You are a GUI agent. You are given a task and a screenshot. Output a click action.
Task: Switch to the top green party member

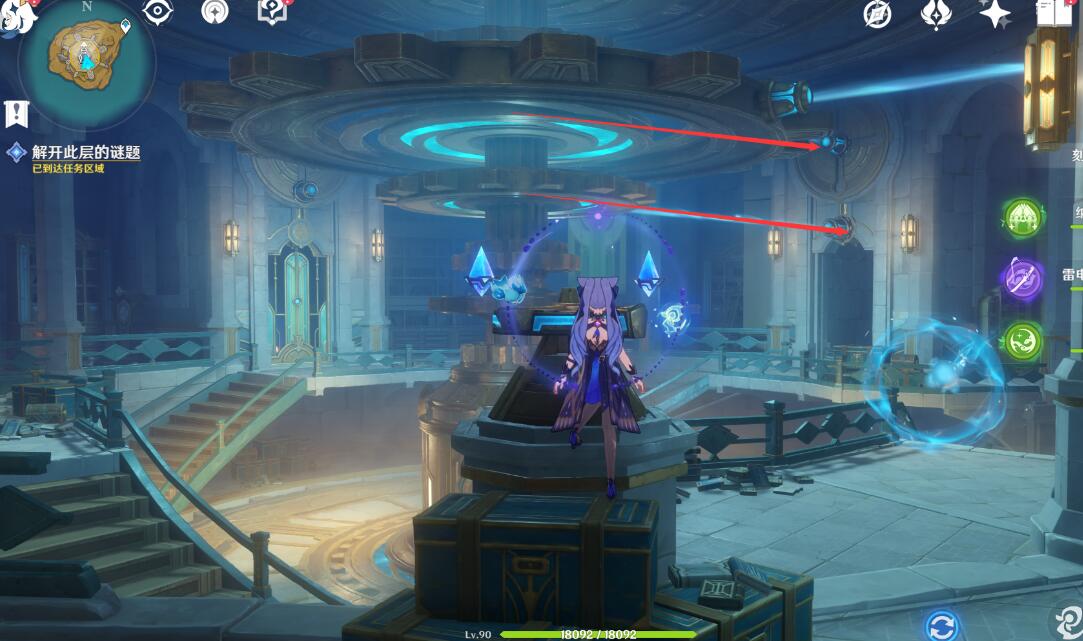pos(1022,215)
